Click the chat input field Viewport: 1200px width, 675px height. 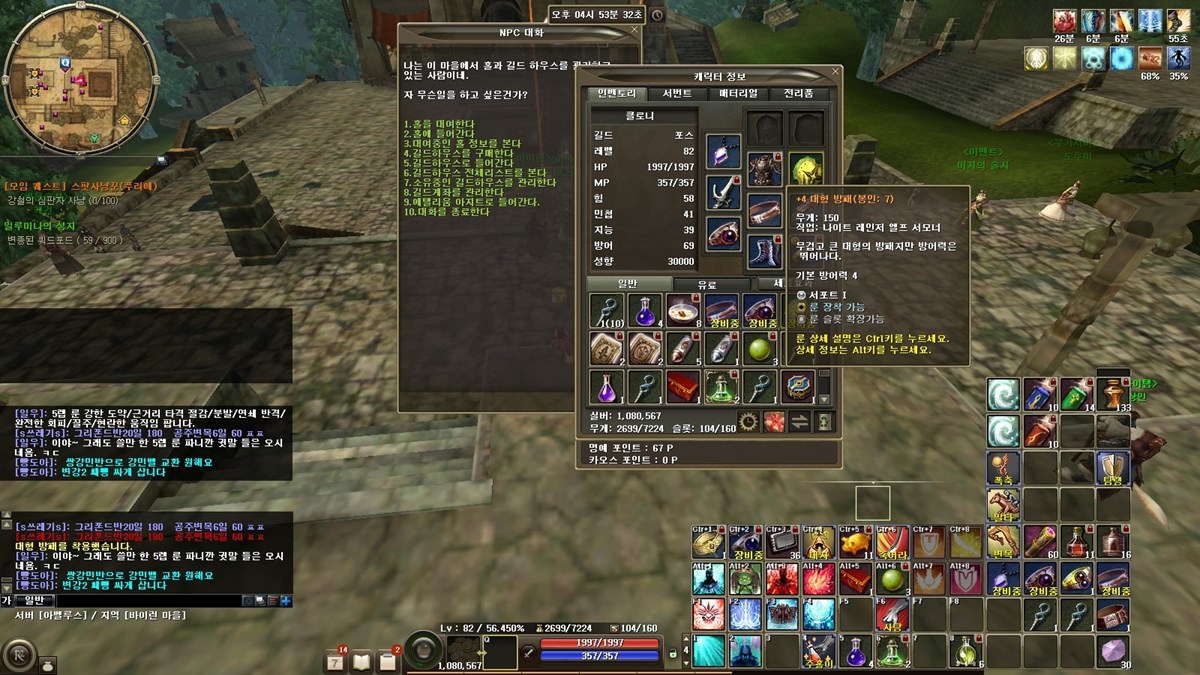coord(130,600)
